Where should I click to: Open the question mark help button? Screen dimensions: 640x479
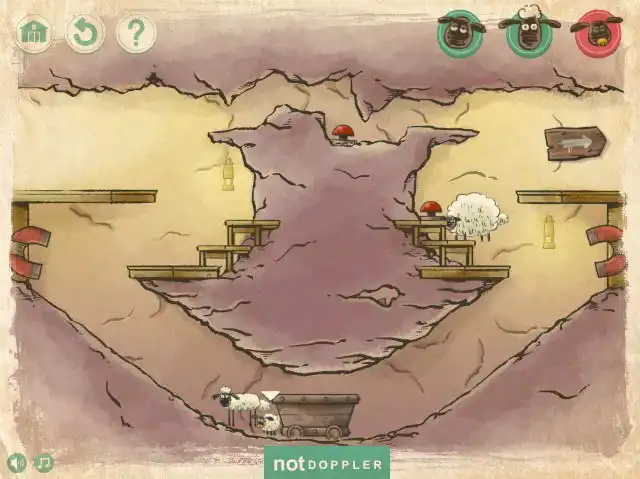pos(136,33)
